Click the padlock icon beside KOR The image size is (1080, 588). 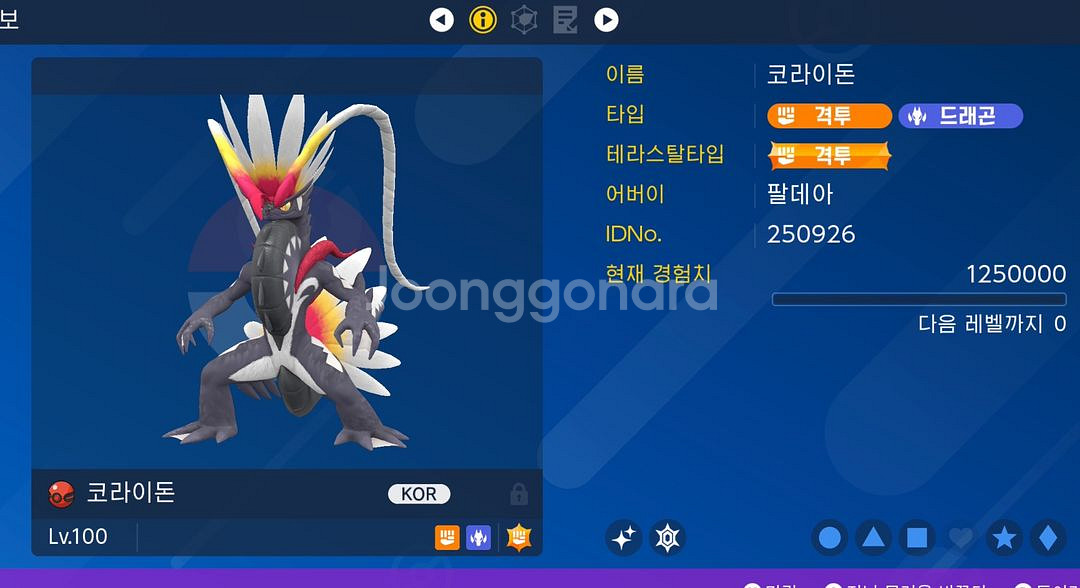click(x=518, y=494)
